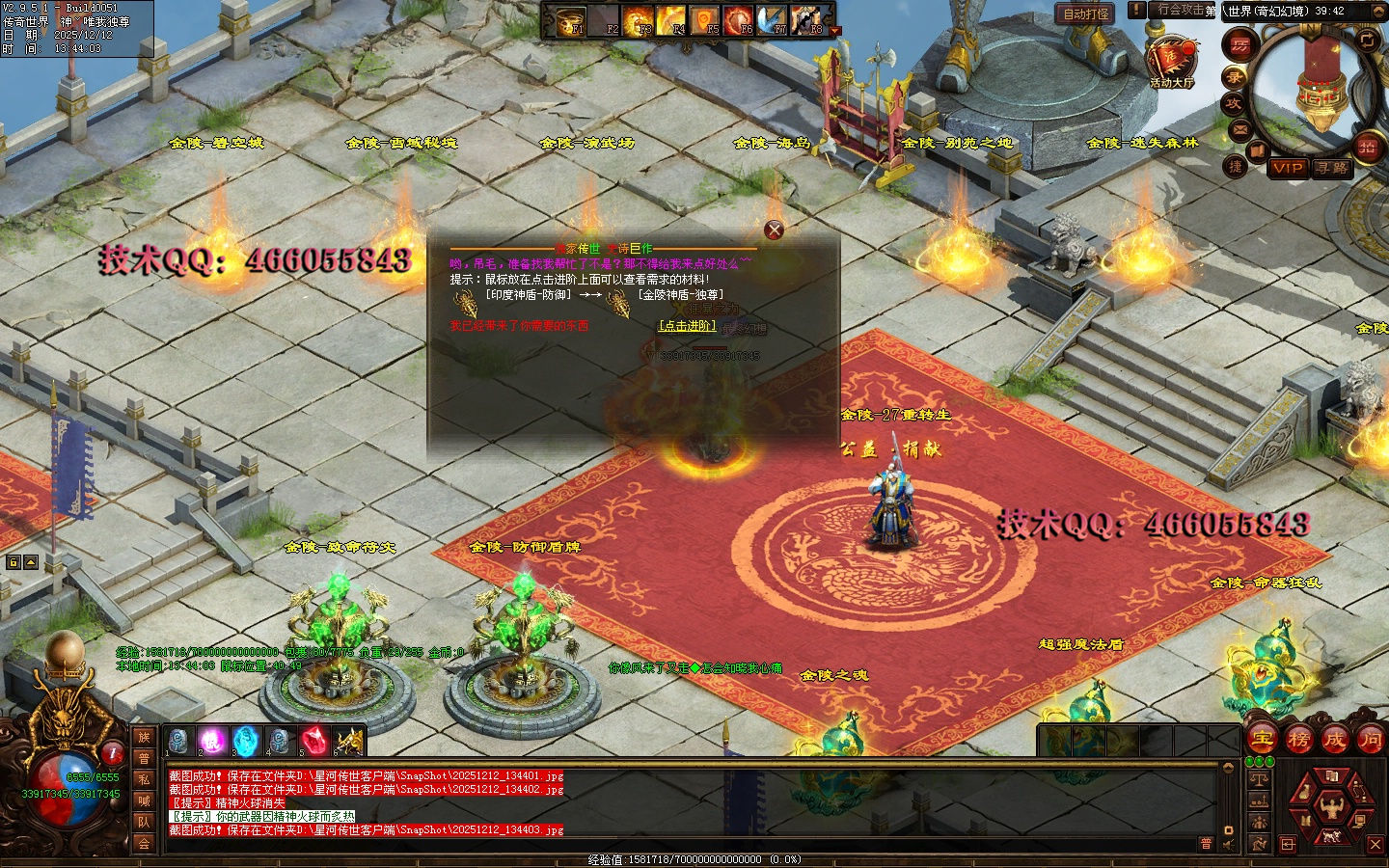Activate 寻路 pathfinding button
Screen dimensions: 1389x868
(1332, 168)
